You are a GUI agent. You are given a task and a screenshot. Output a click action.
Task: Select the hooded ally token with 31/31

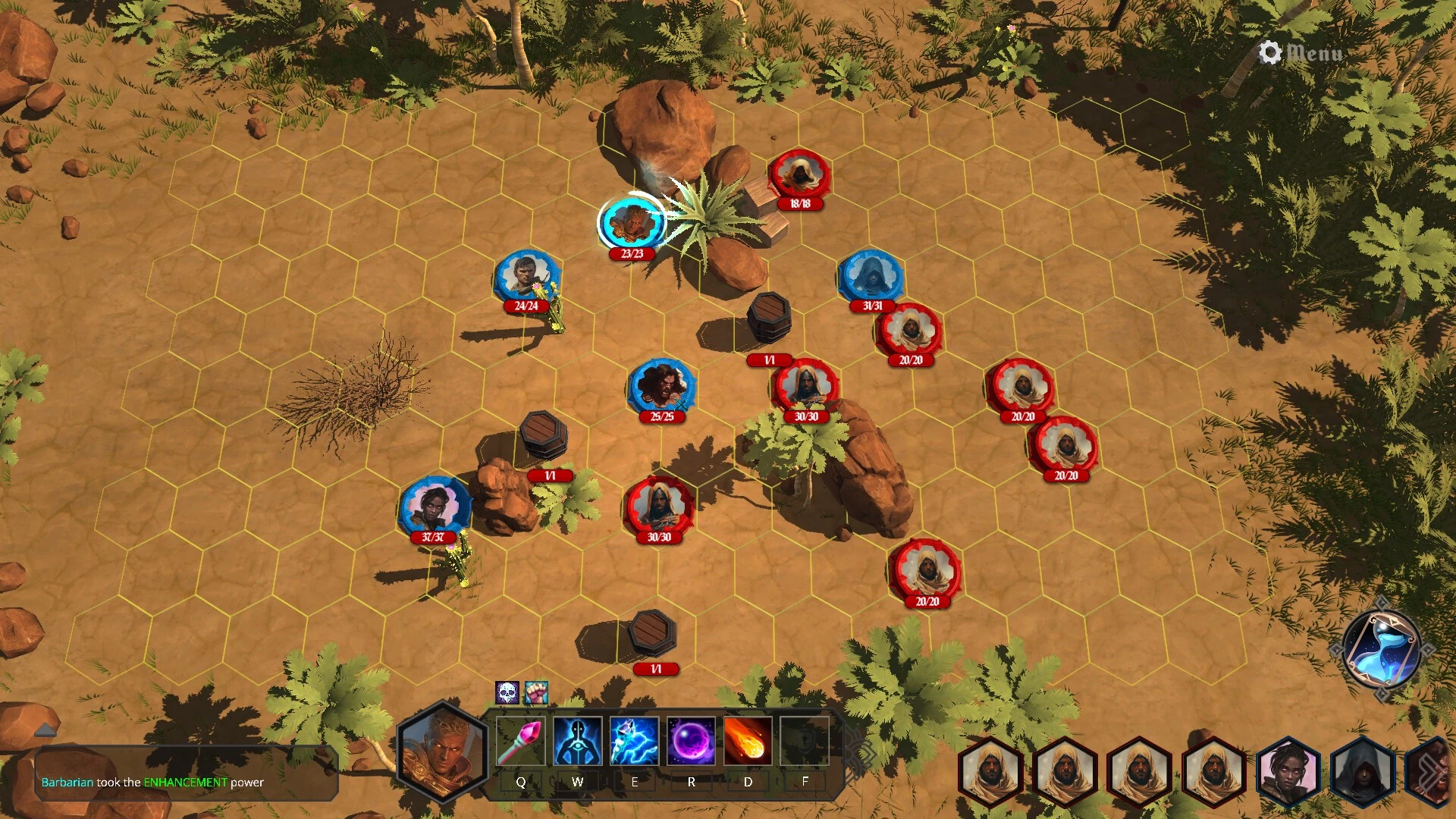click(x=871, y=277)
